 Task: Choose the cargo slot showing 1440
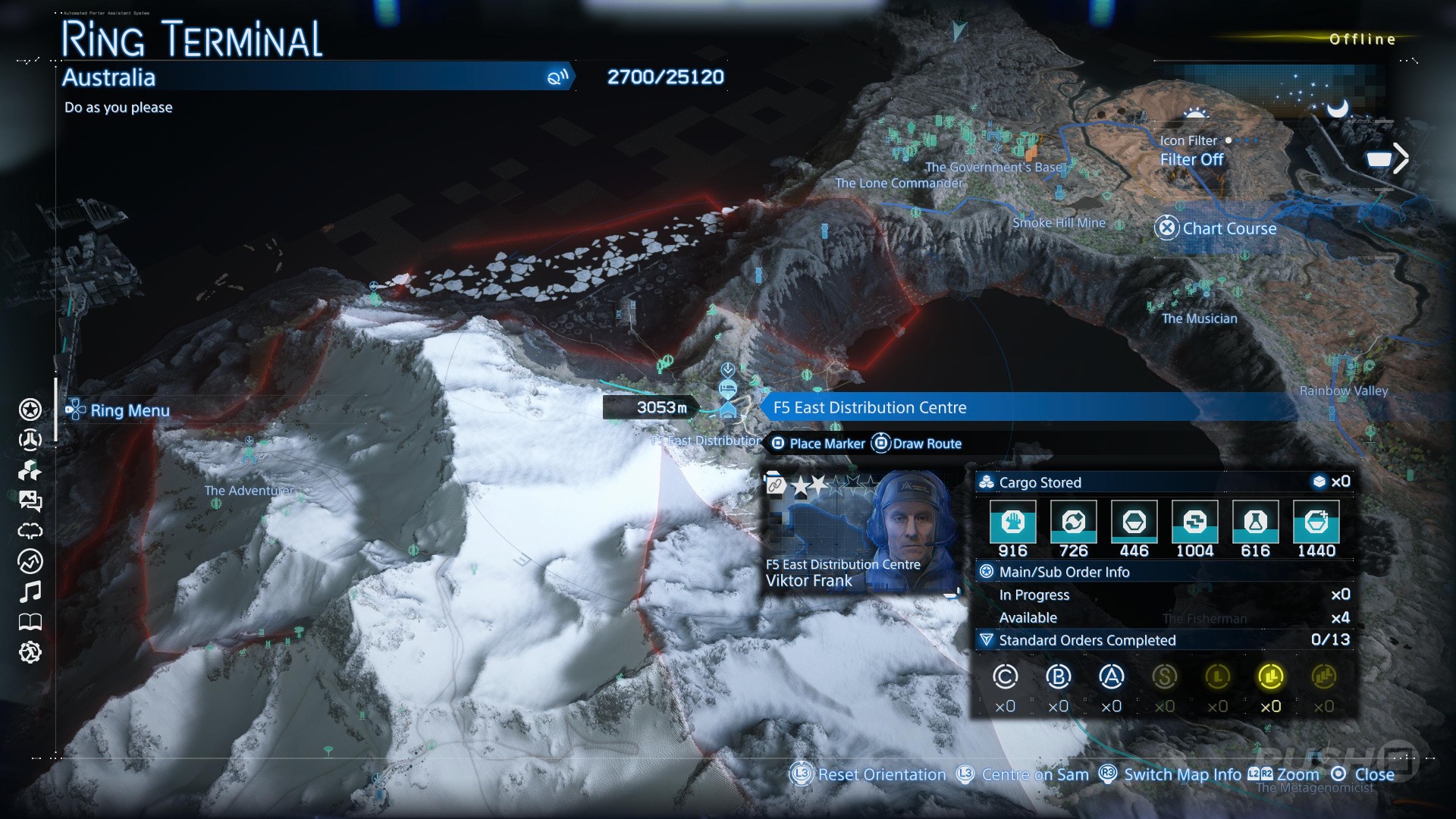(x=1316, y=522)
